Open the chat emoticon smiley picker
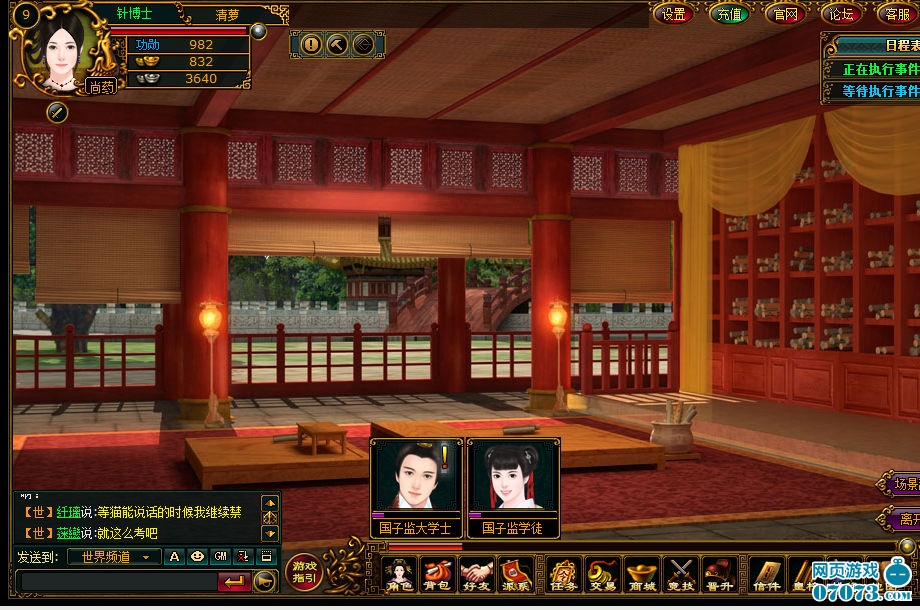This screenshot has width=920, height=610. tap(197, 557)
